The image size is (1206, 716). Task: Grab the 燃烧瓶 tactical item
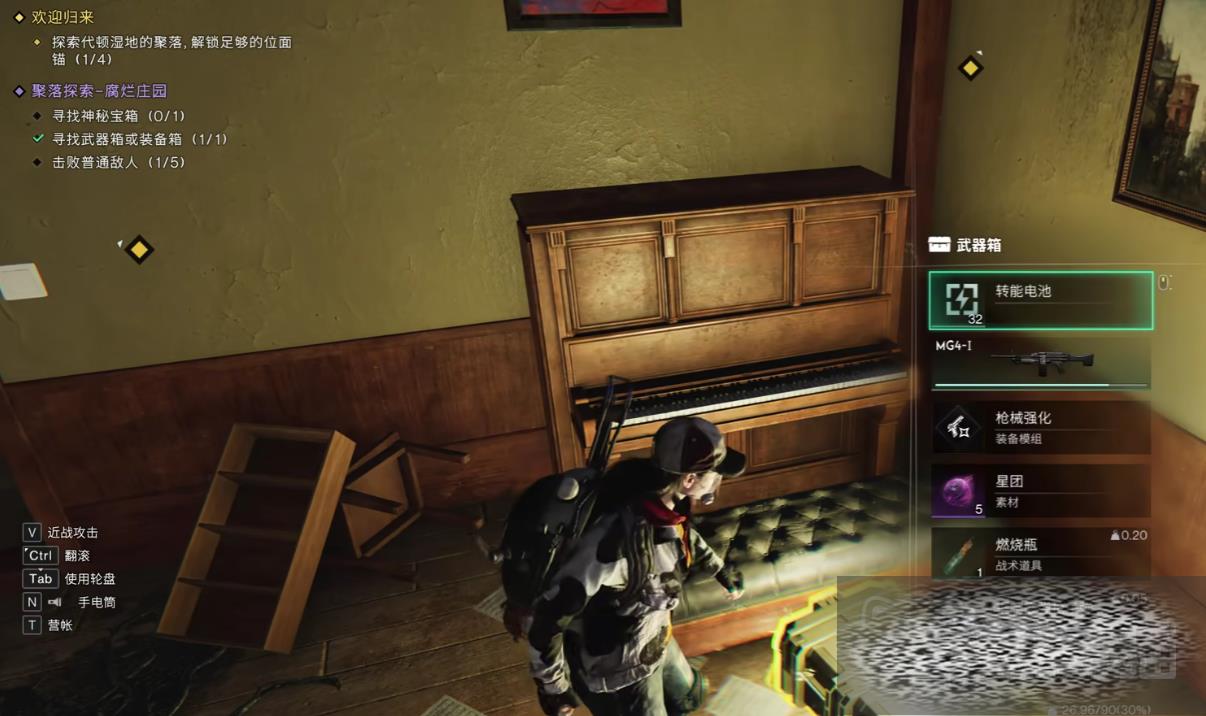[x=1040, y=552]
